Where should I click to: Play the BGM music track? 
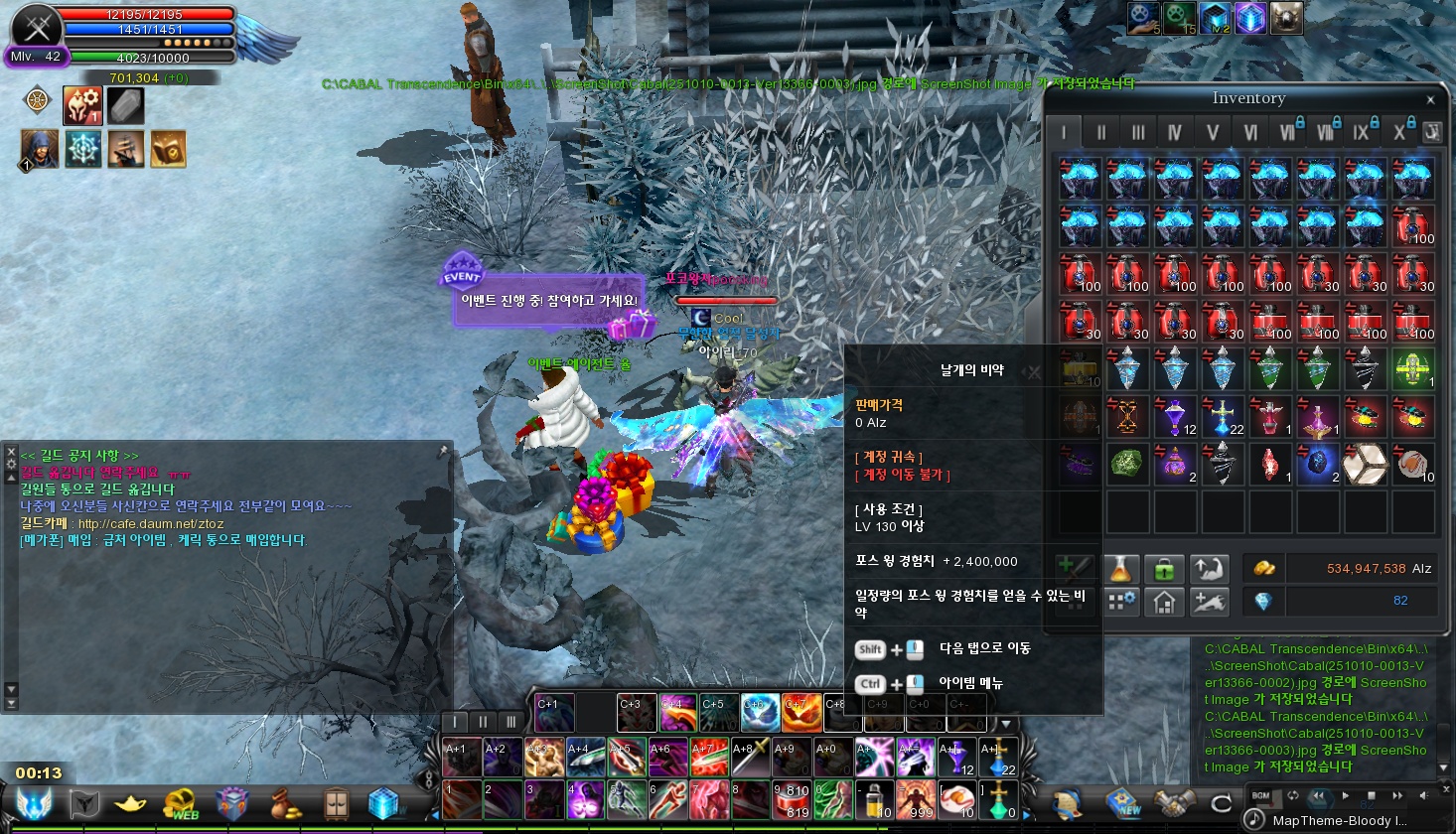[x=1346, y=795]
